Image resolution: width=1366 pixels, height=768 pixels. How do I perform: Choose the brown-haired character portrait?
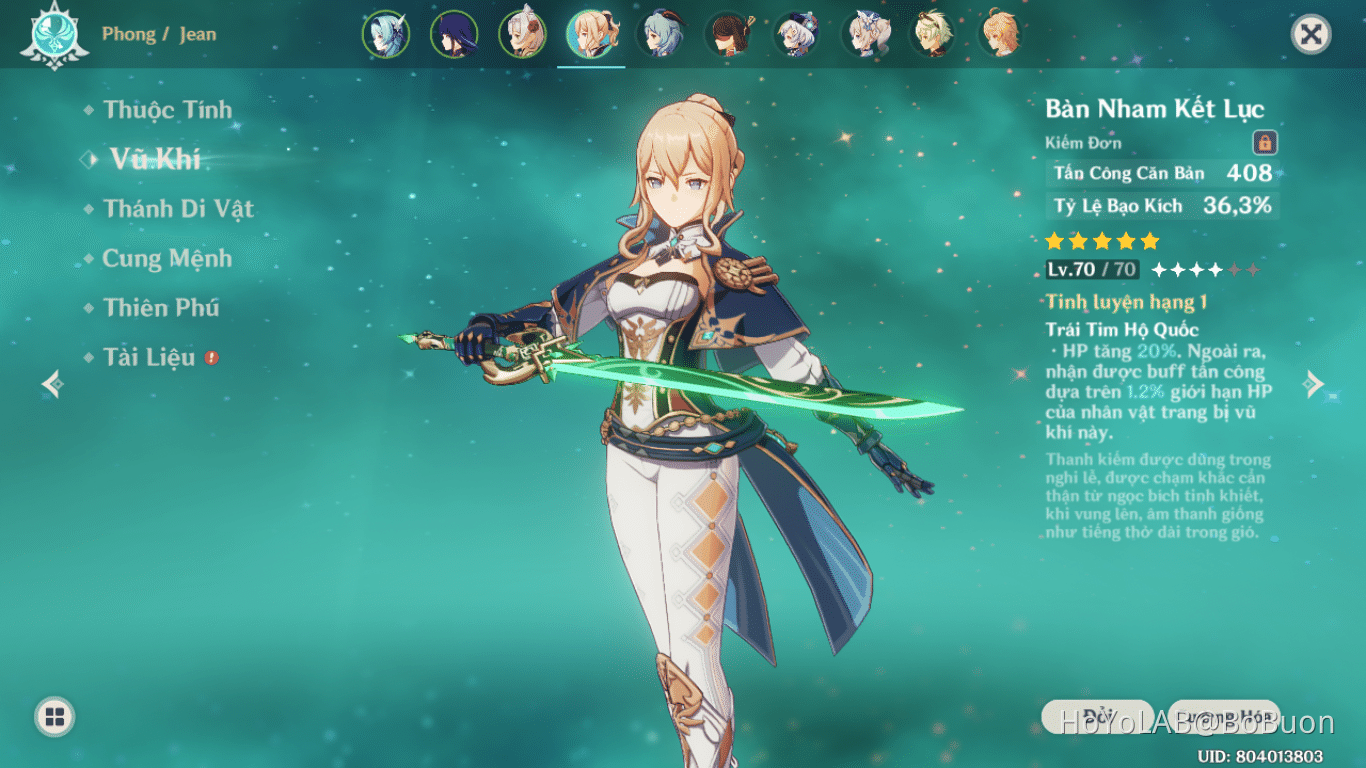coord(729,34)
